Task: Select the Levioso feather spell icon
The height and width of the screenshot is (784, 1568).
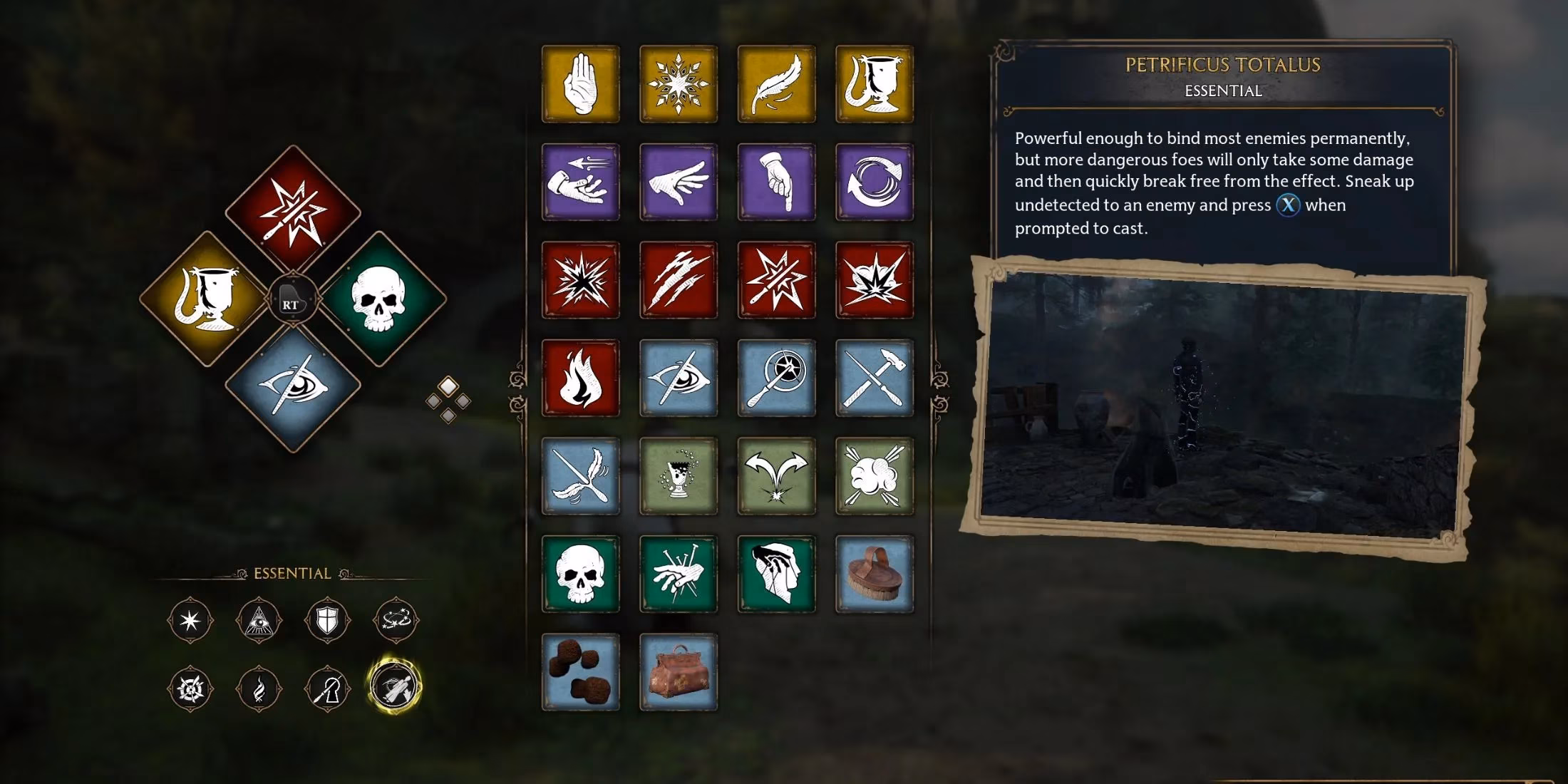Action: [775, 84]
